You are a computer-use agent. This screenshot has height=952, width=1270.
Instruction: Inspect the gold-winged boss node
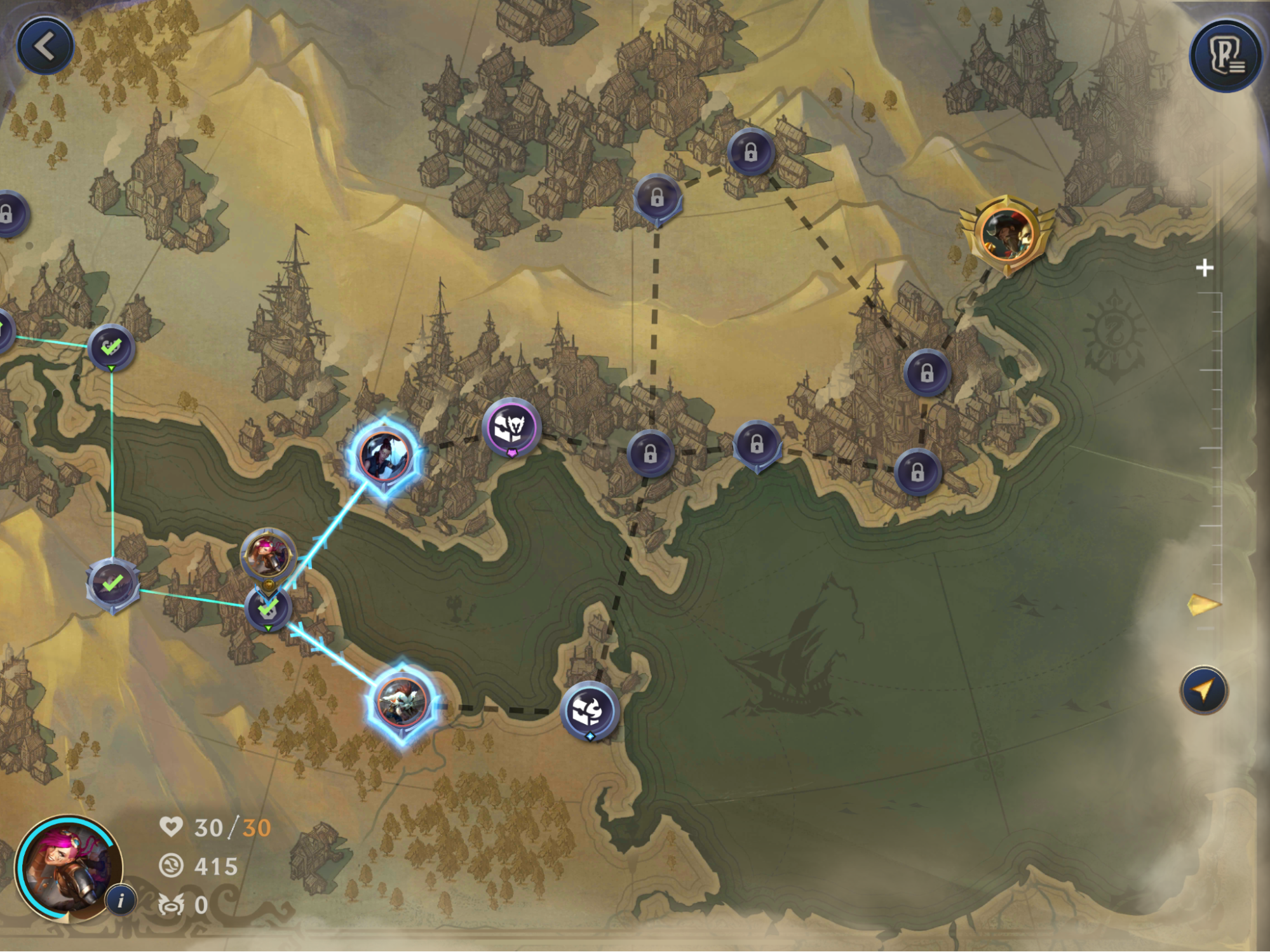[1007, 234]
